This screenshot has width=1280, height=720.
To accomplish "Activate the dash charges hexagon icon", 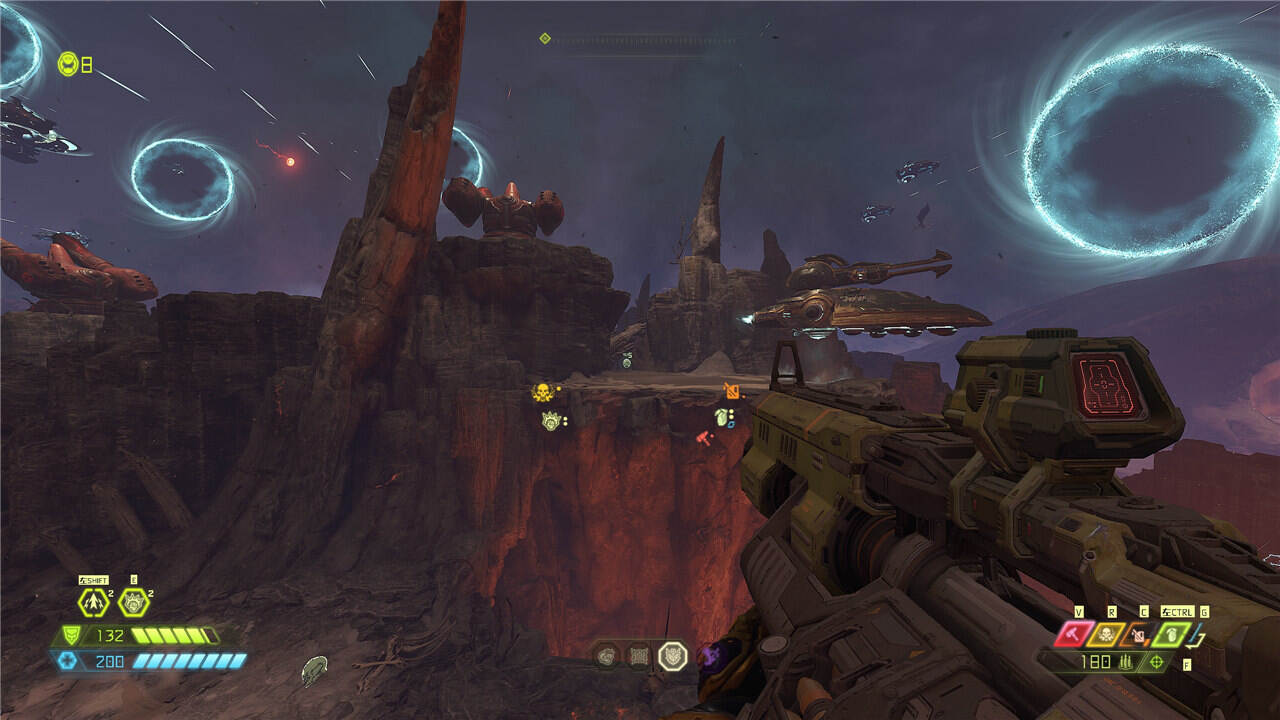I will click(x=93, y=602).
